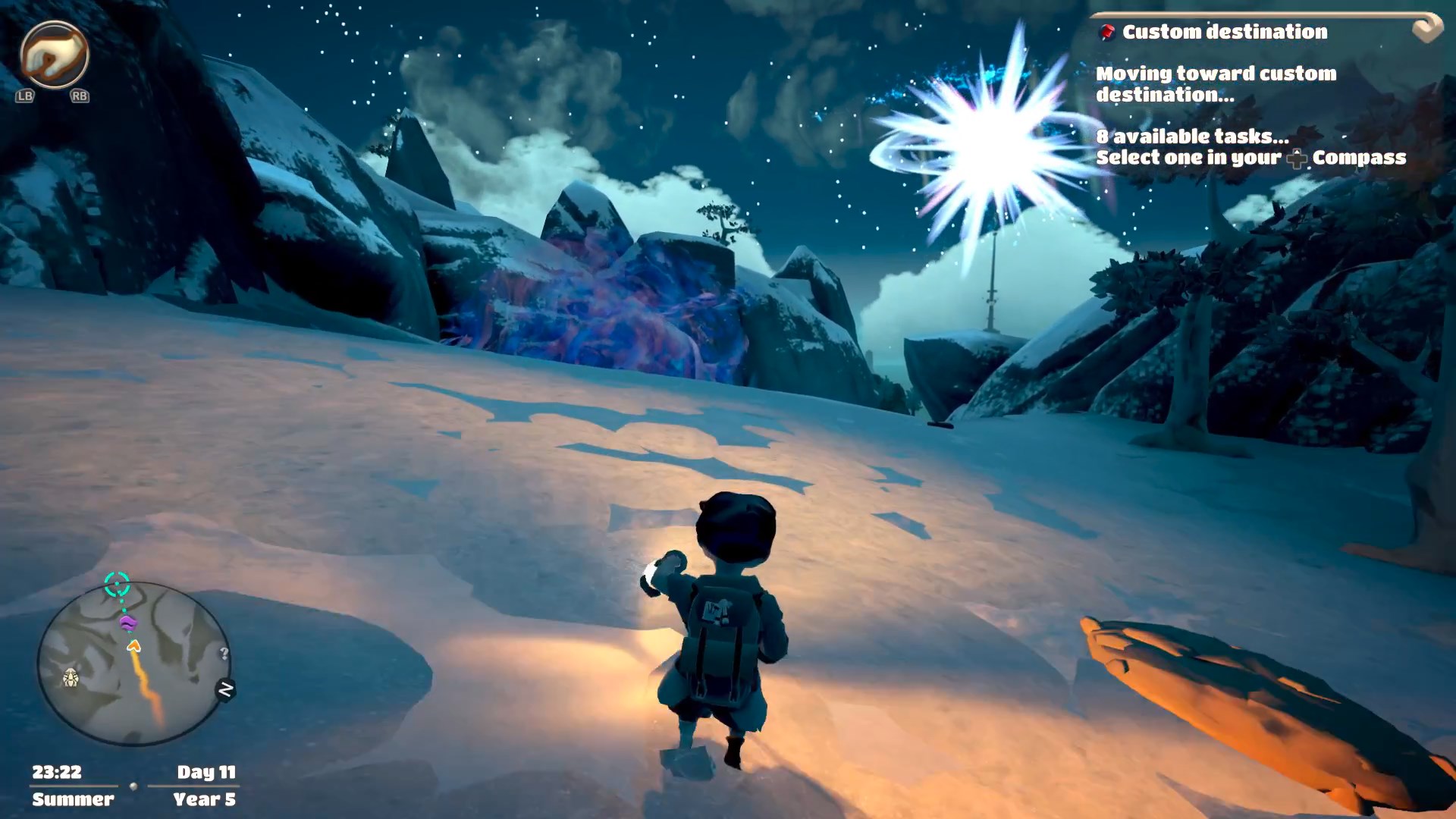Click the teal destination target on minimap
The height and width of the screenshot is (819, 1456).
pyautogui.click(x=117, y=584)
